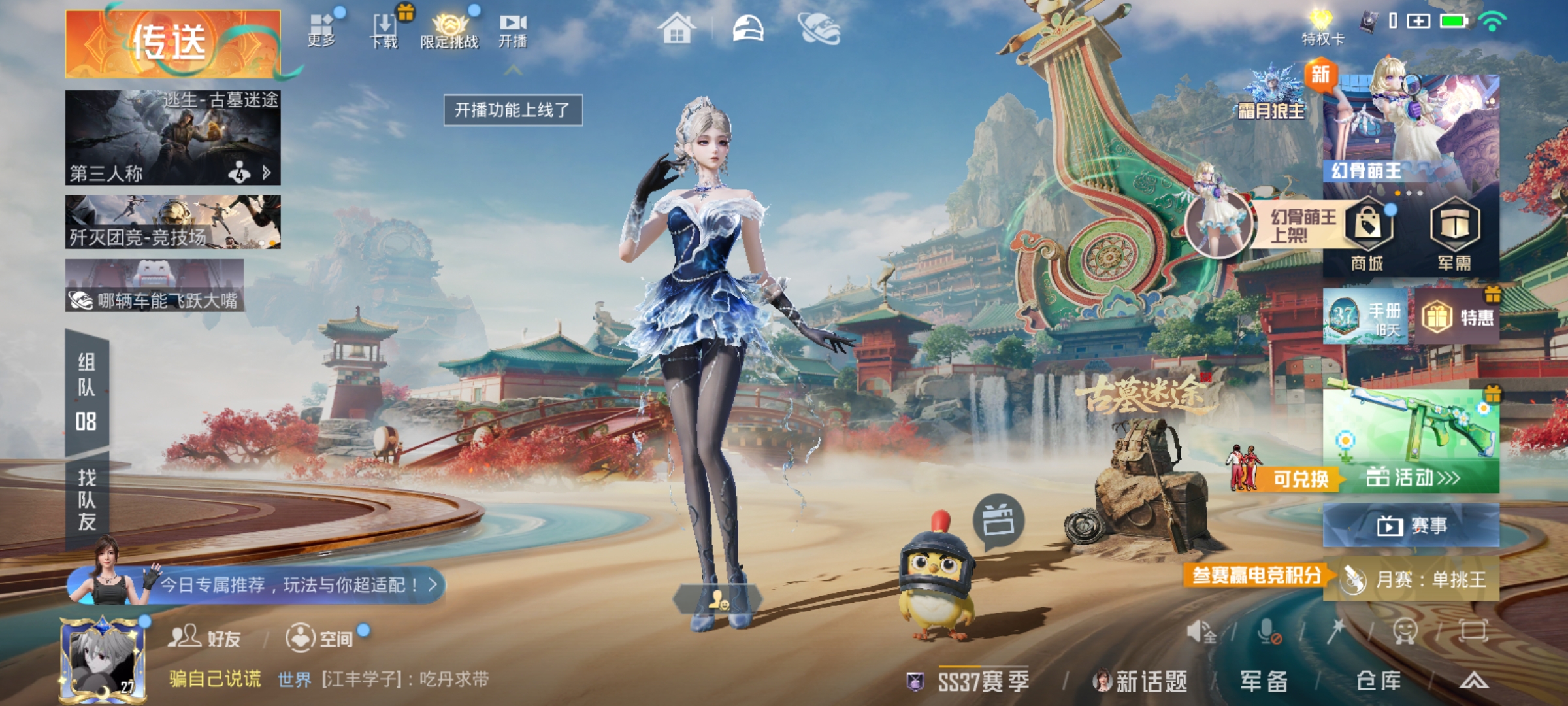Open the 限定挑战 event
This screenshot has height=706, width=1568.
[x=449, y=31]
